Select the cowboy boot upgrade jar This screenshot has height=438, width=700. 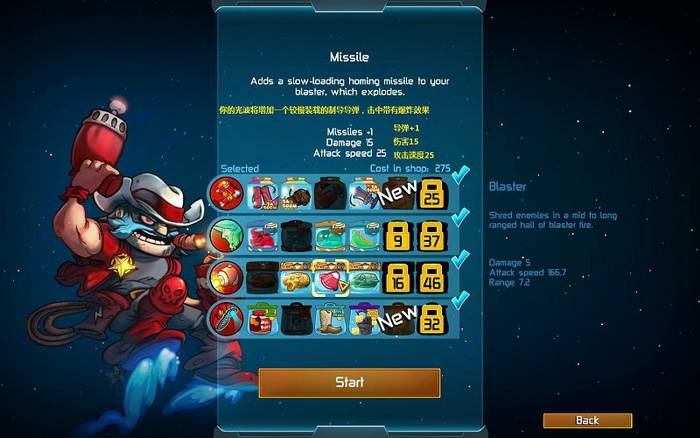328,320
